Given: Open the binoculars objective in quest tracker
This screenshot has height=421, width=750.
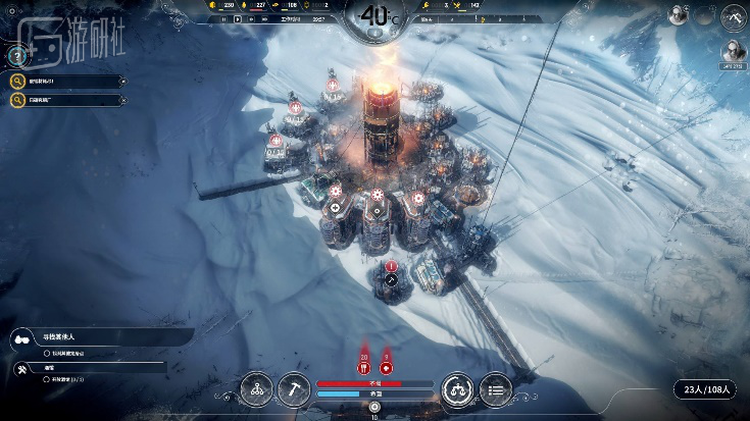Looking at the screenshot, I should pos(20,340).
